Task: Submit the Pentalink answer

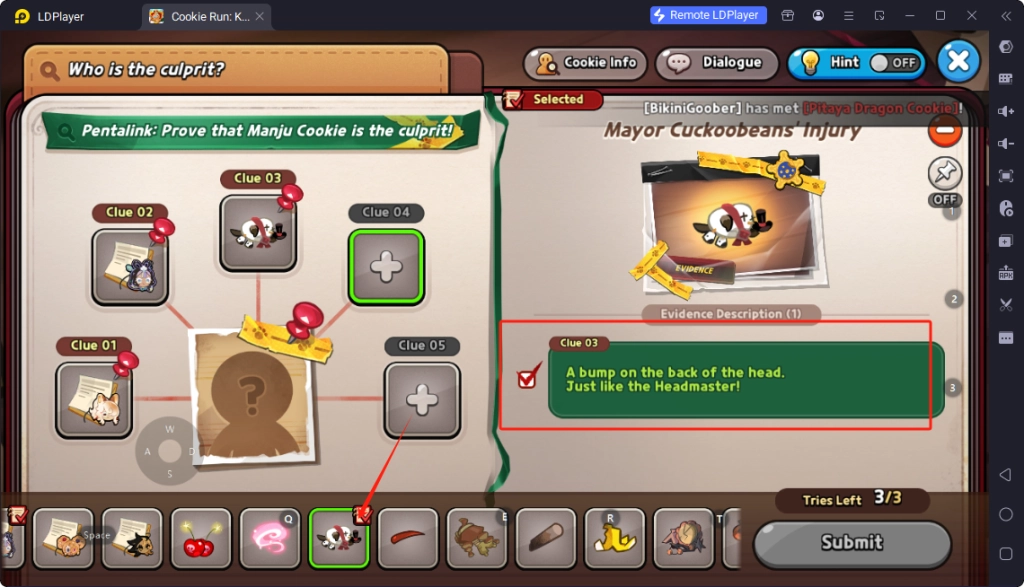Action: click(851, 543)
